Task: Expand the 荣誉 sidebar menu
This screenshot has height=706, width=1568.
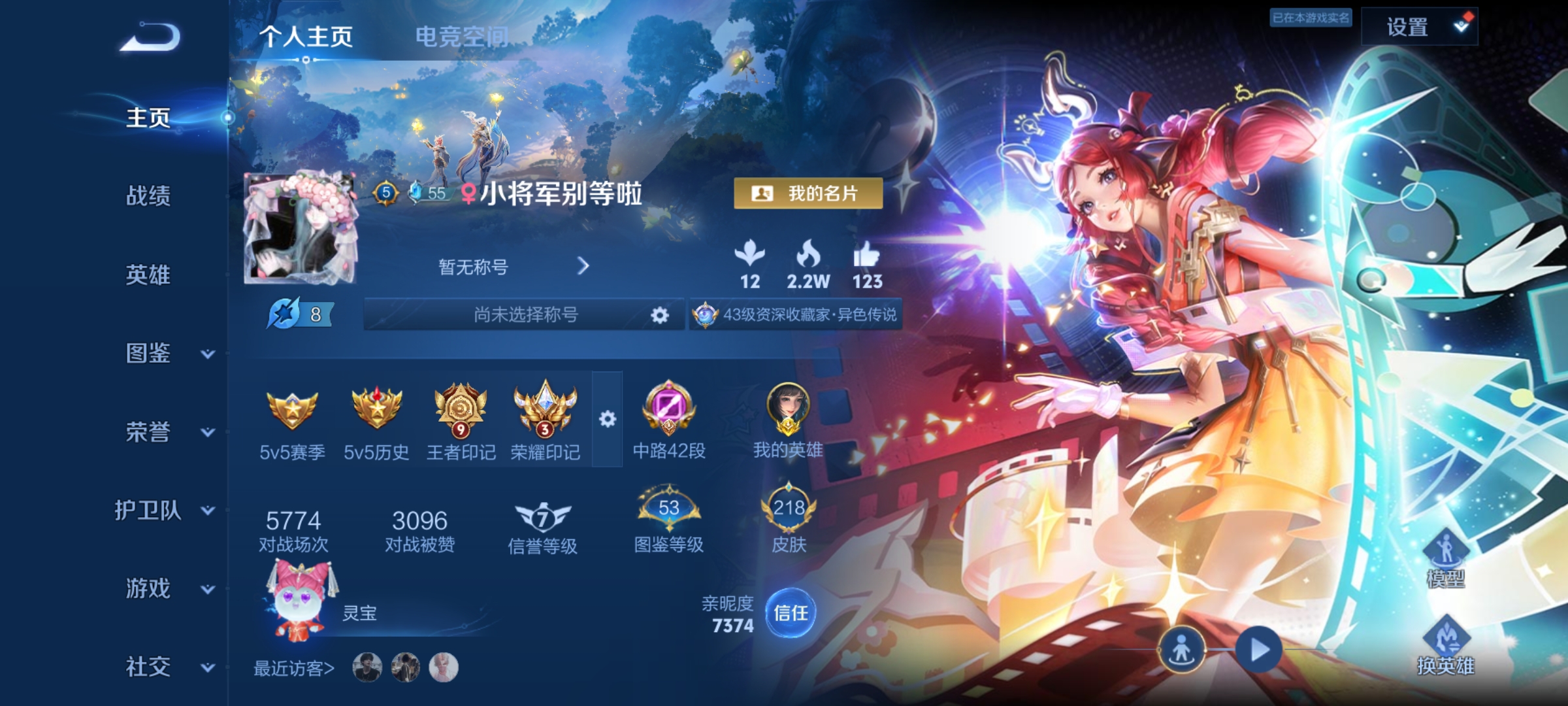Action: (x=148, y=432)
